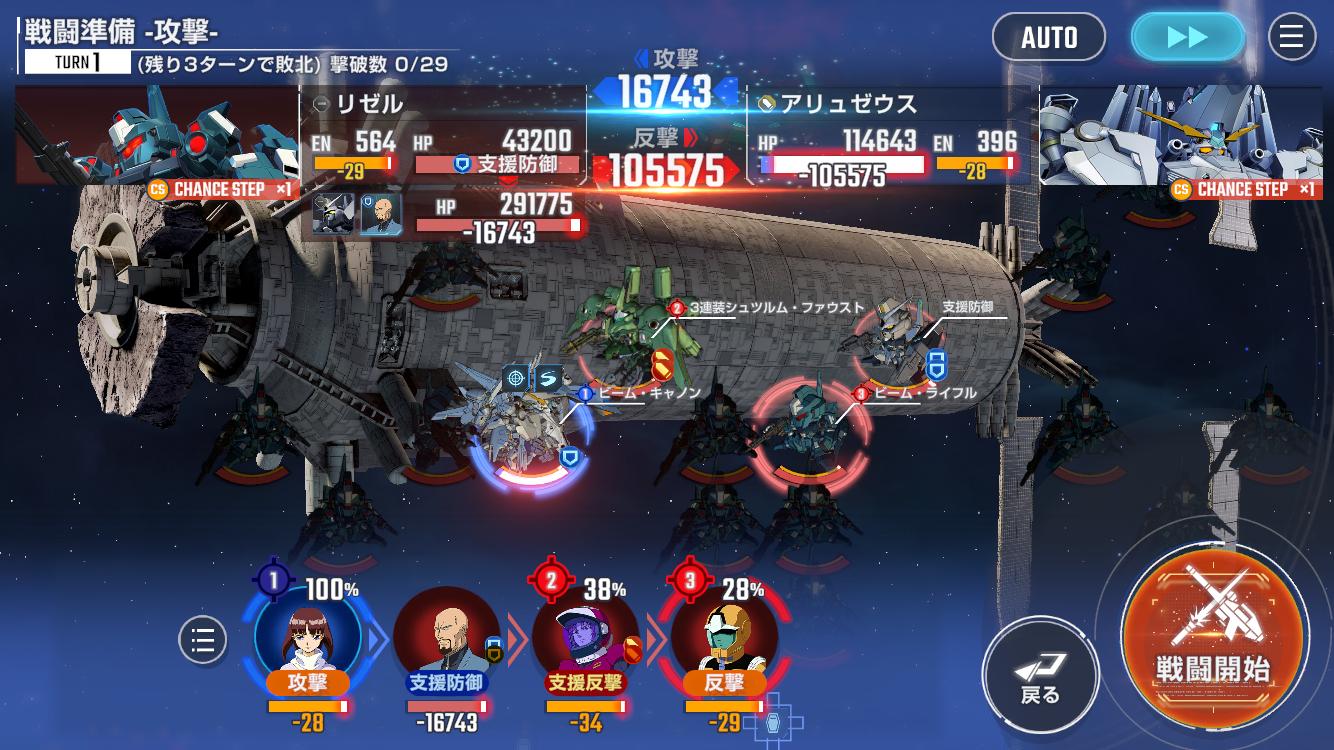Toggle the AUTO battle button
This screenshot has height=750, width=1334.
[x=1048, y=38]
